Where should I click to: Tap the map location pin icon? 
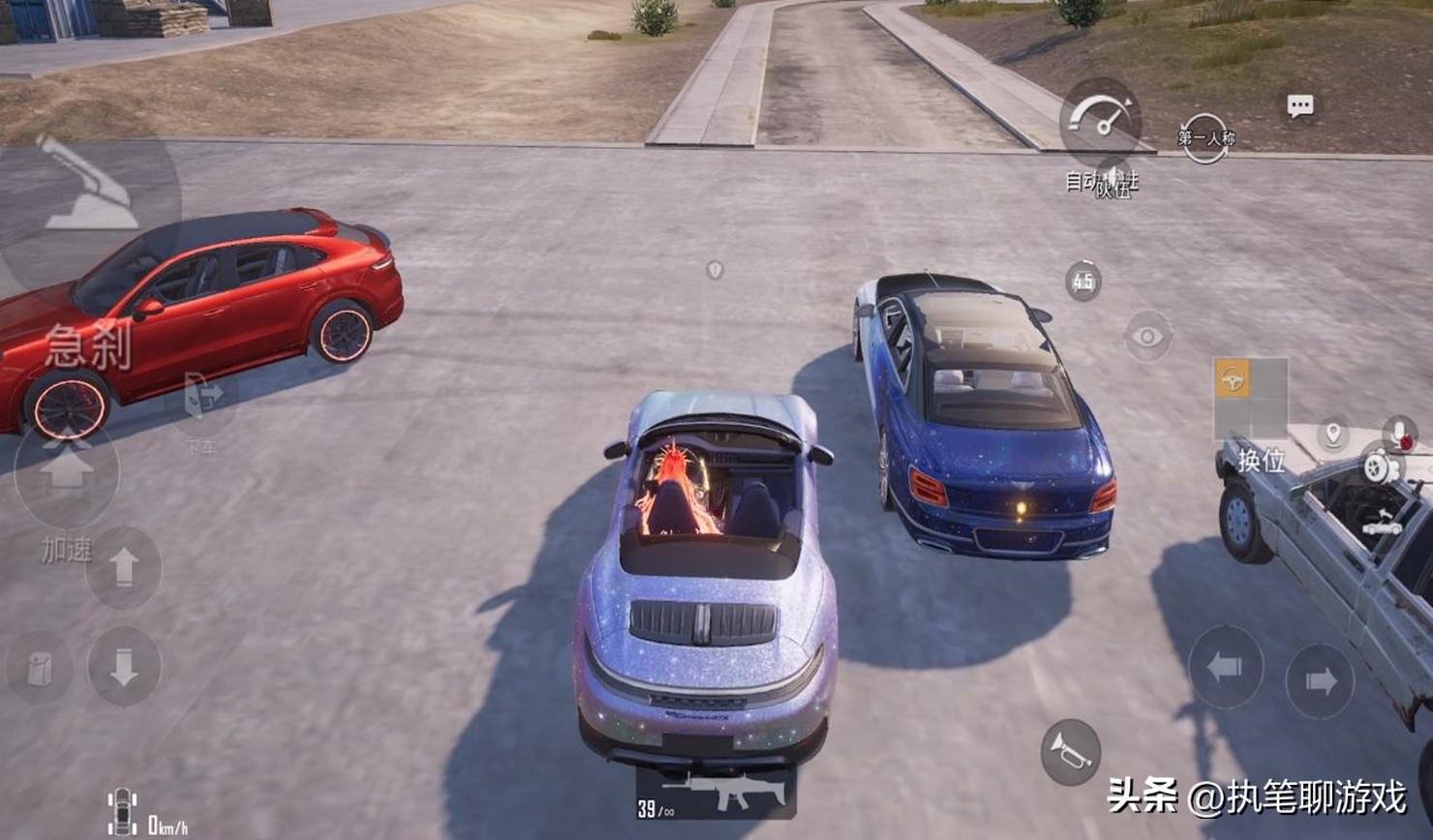1333,434
